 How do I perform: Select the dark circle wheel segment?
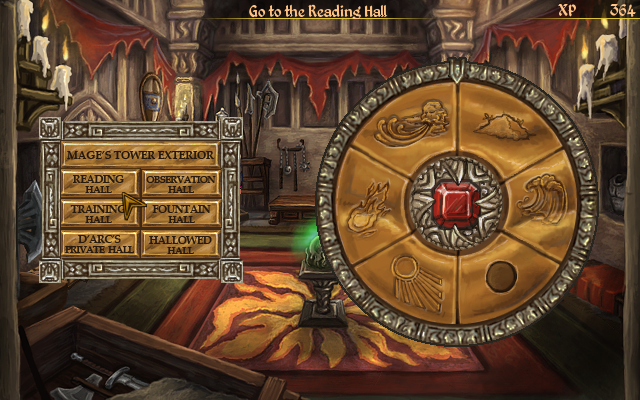click(x=498, y=275)
